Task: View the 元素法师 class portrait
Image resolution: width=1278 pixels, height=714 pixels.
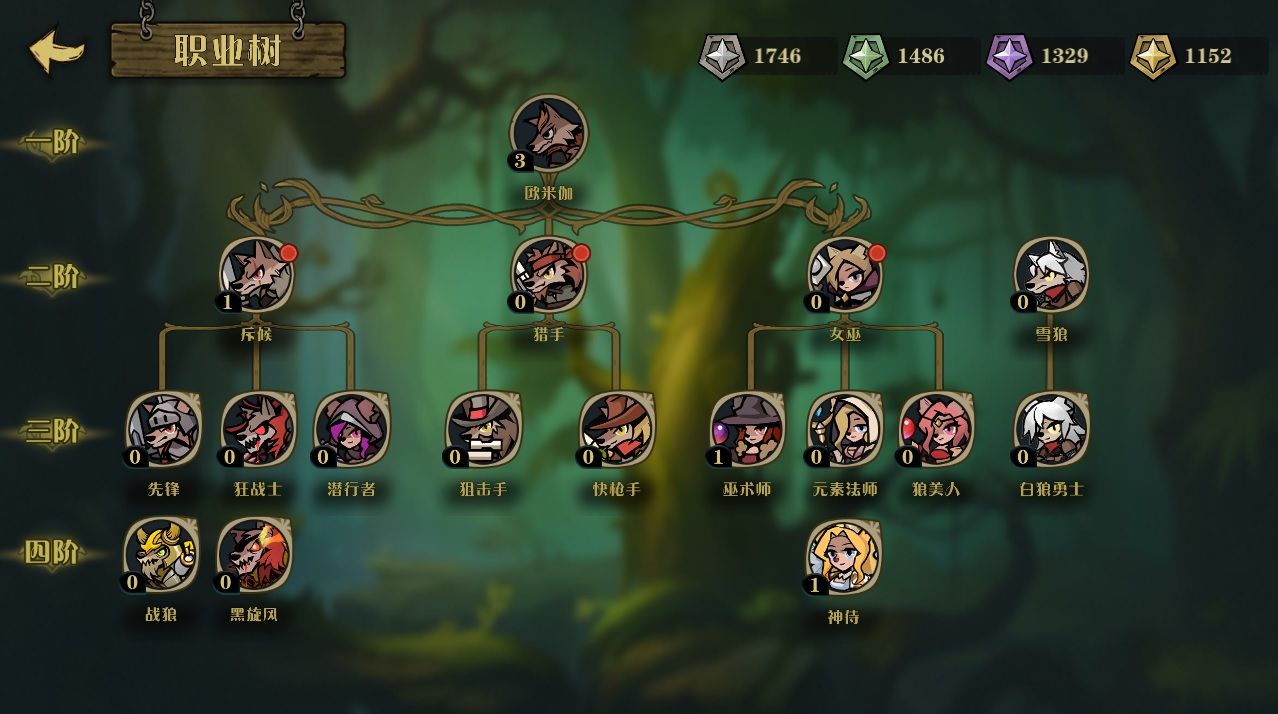Action: point(845,429)
